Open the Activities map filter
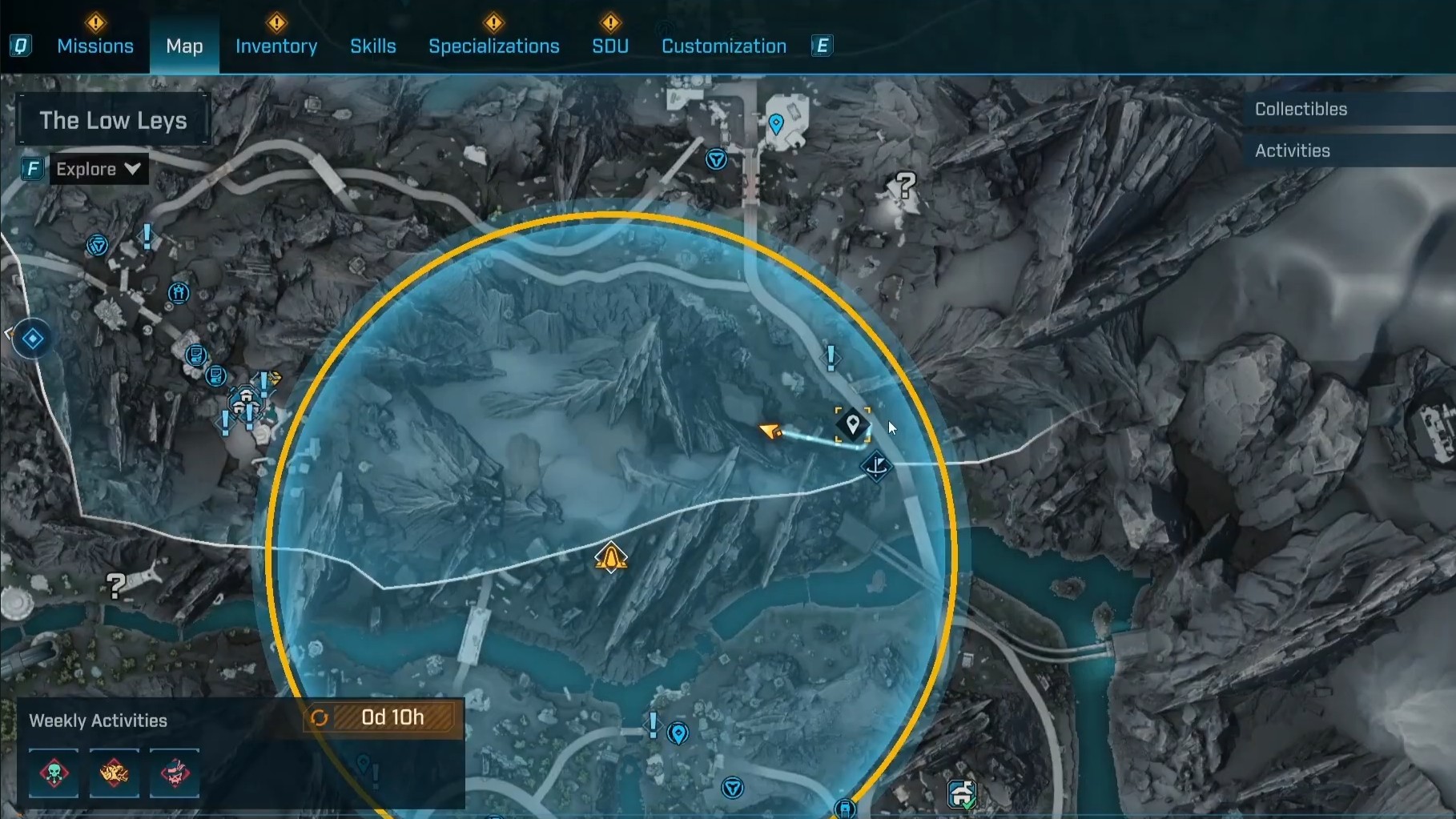The image size is (1456, 819). click(x=1292, y=151)
